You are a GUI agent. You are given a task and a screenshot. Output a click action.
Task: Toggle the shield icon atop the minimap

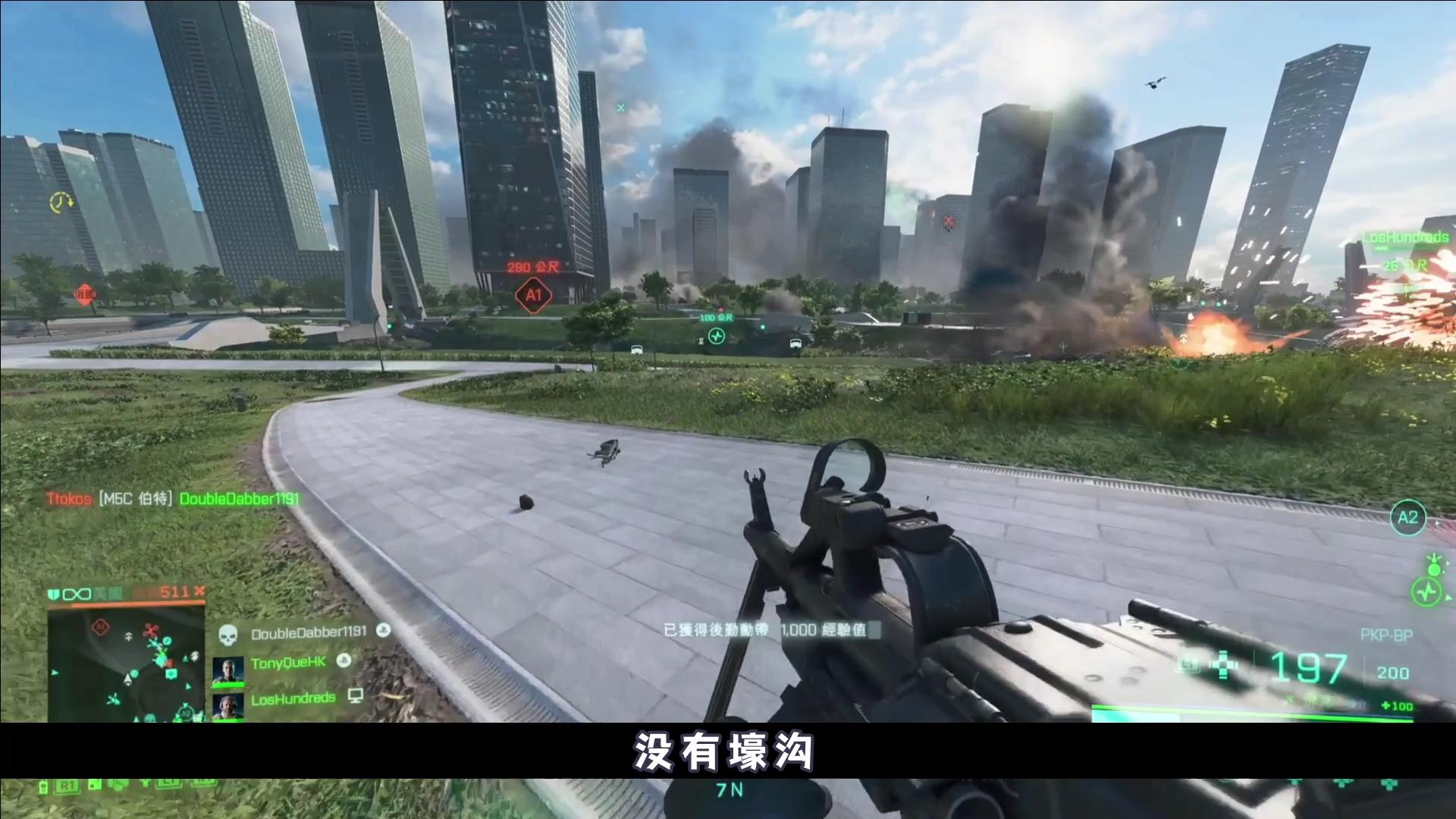54,593
